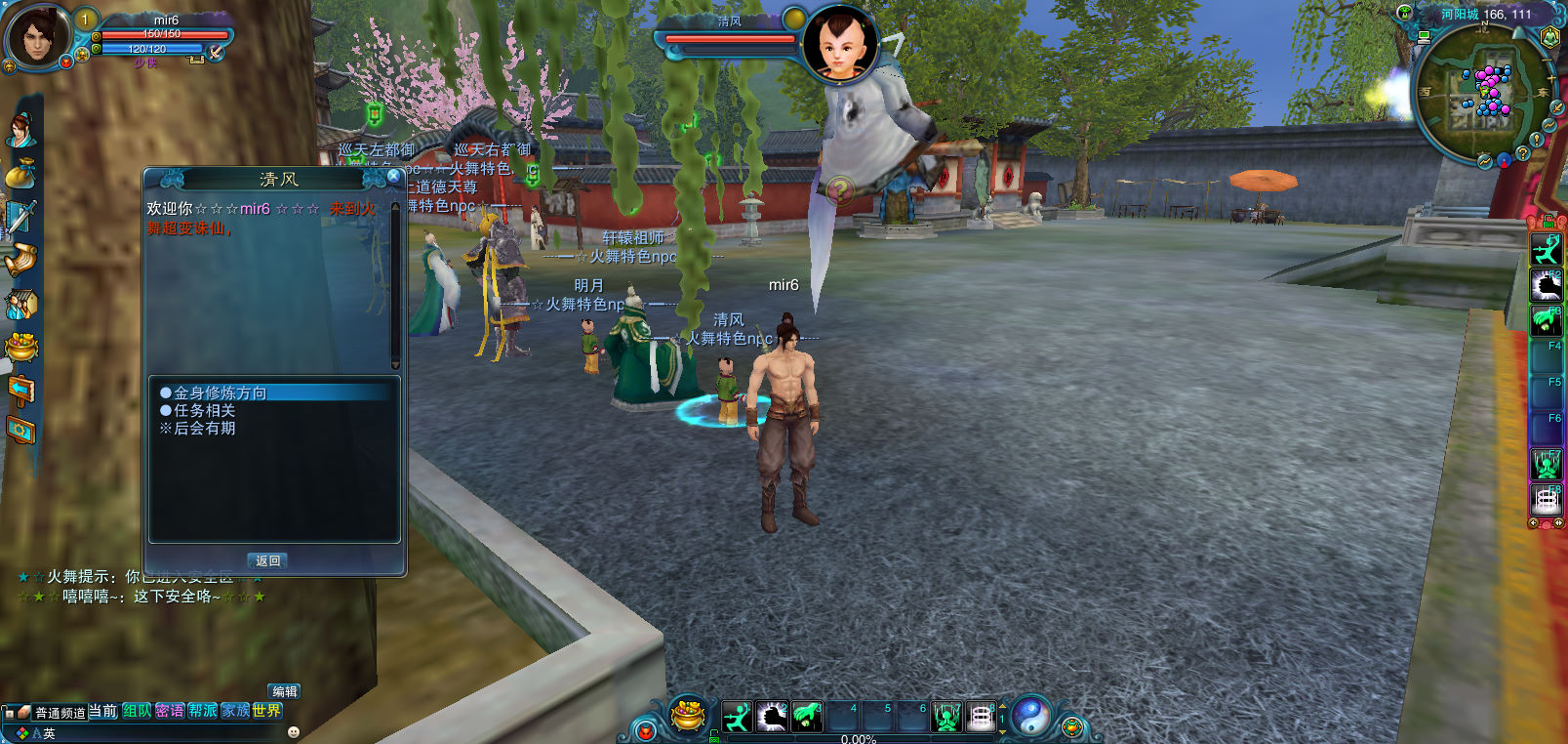Activate the meditation skill in slot 7

click(x=945, y=718)
